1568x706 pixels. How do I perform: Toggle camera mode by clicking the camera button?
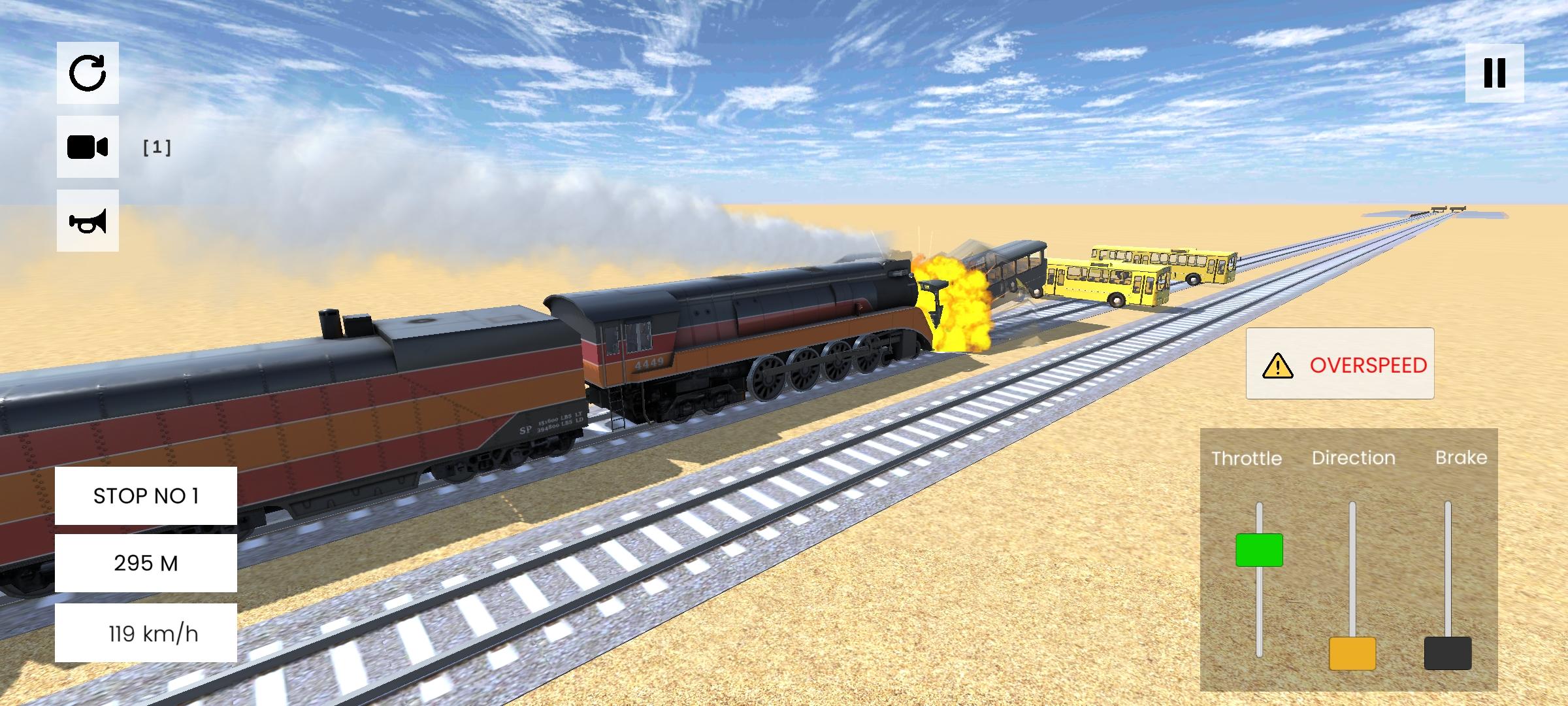88,147
